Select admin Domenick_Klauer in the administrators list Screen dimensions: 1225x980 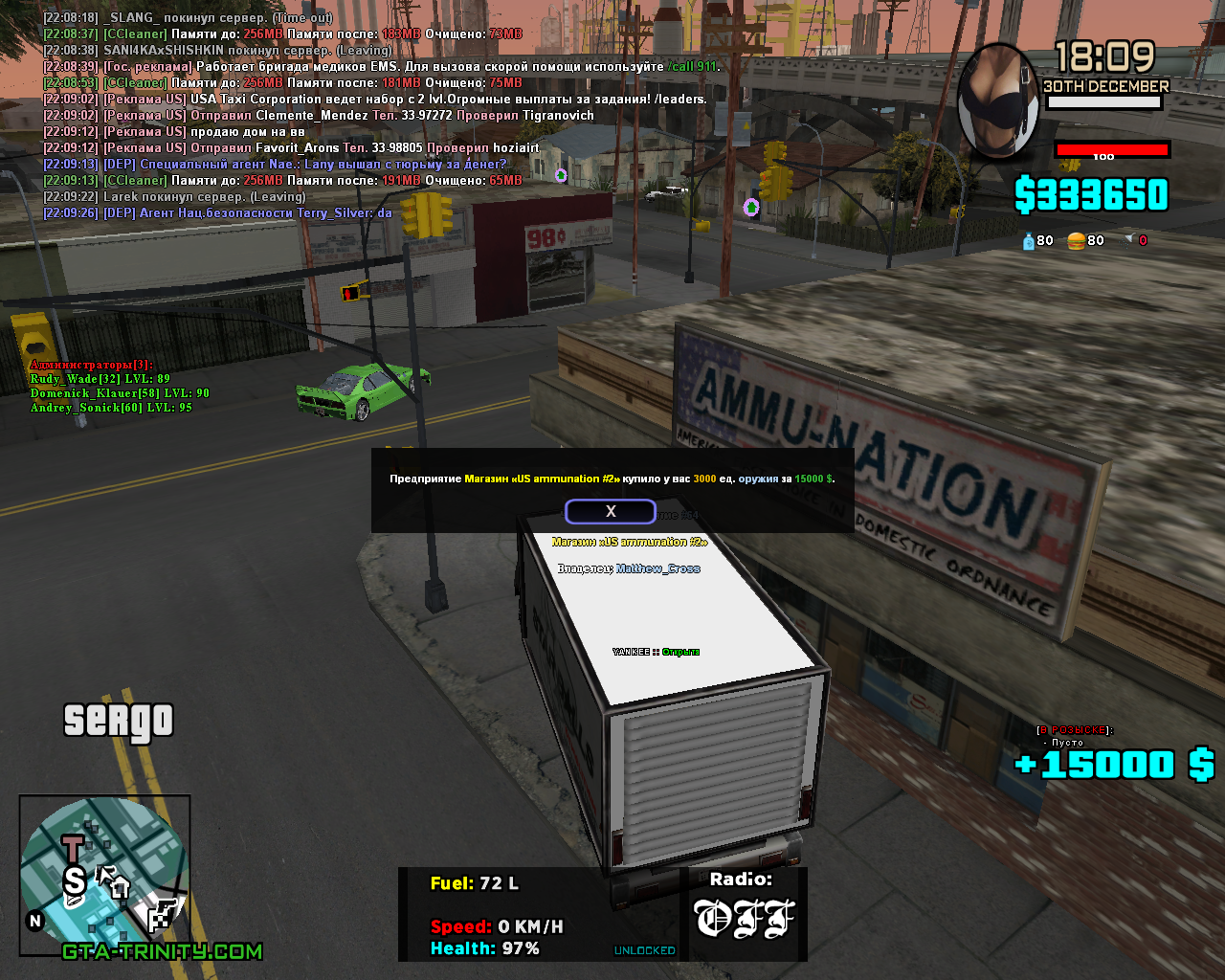[x=119, y=393]
